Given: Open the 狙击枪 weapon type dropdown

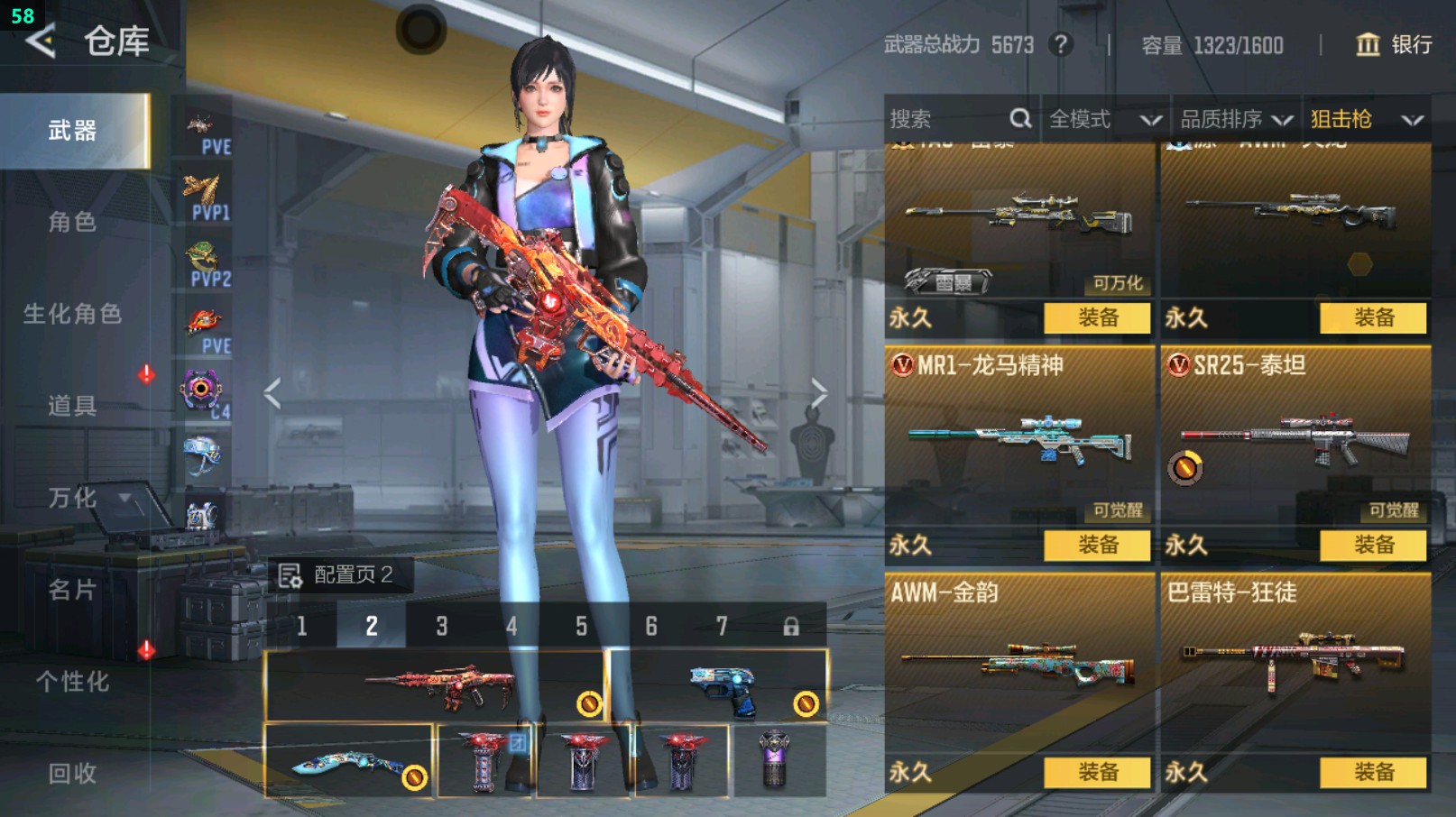Looking at the screenshot, I should tap(1366, 119).
